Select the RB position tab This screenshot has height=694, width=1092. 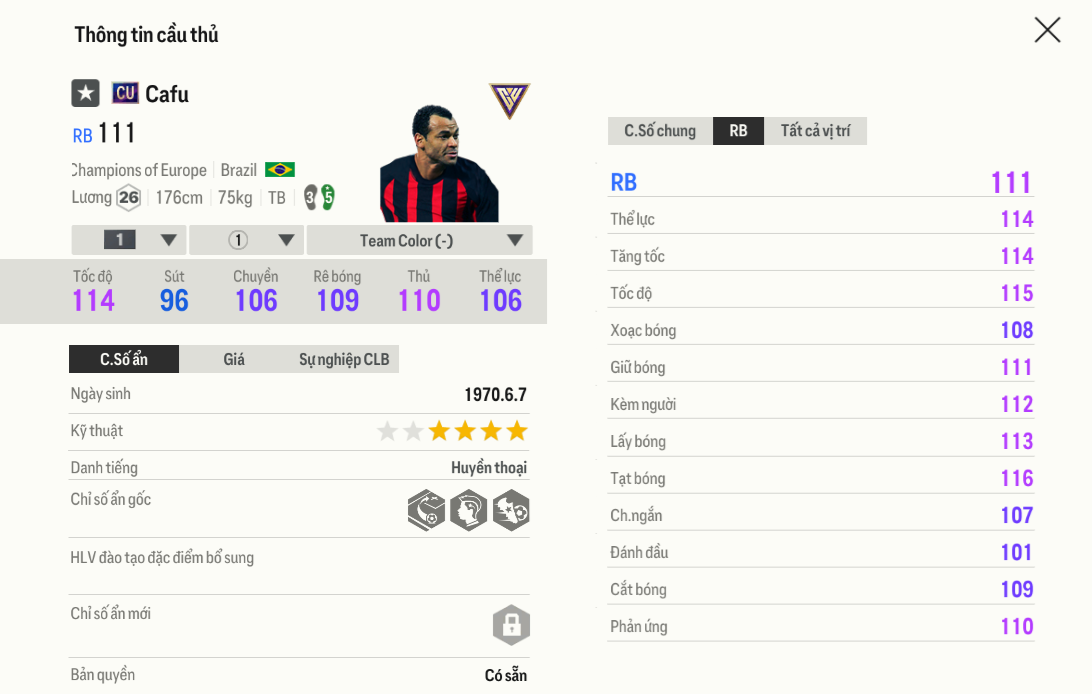tap(738, 131)
